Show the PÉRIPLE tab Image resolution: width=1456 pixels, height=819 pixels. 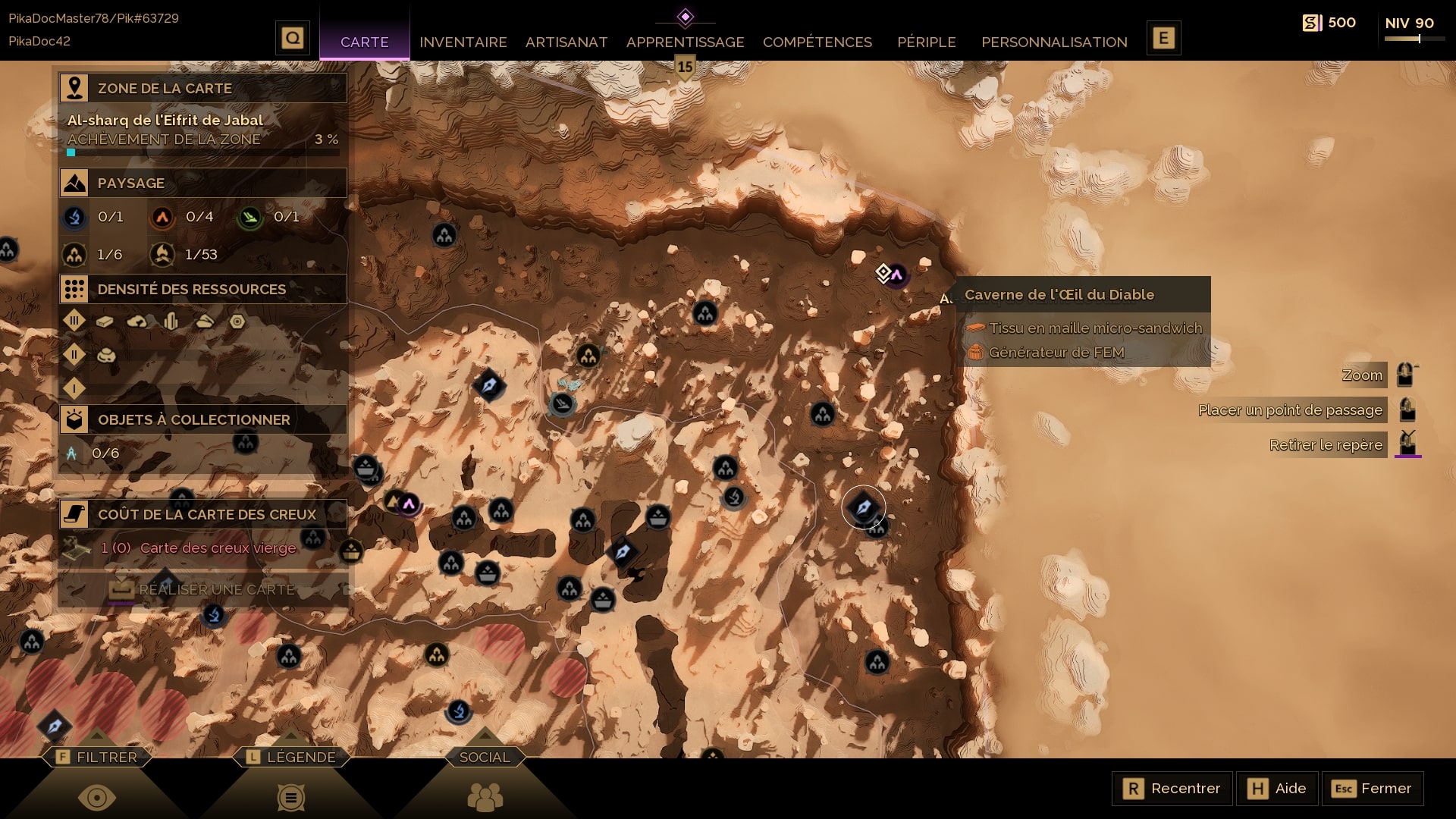[926, 42]
